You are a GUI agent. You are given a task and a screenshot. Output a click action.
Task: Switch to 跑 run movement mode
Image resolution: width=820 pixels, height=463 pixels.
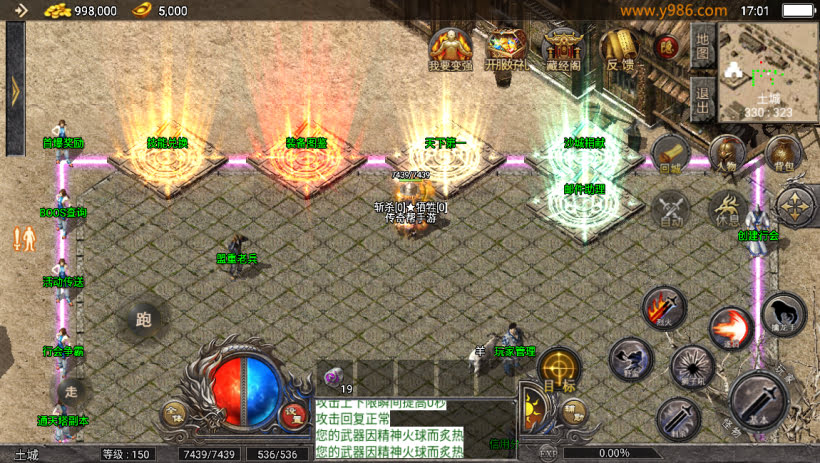click(143, 319)
